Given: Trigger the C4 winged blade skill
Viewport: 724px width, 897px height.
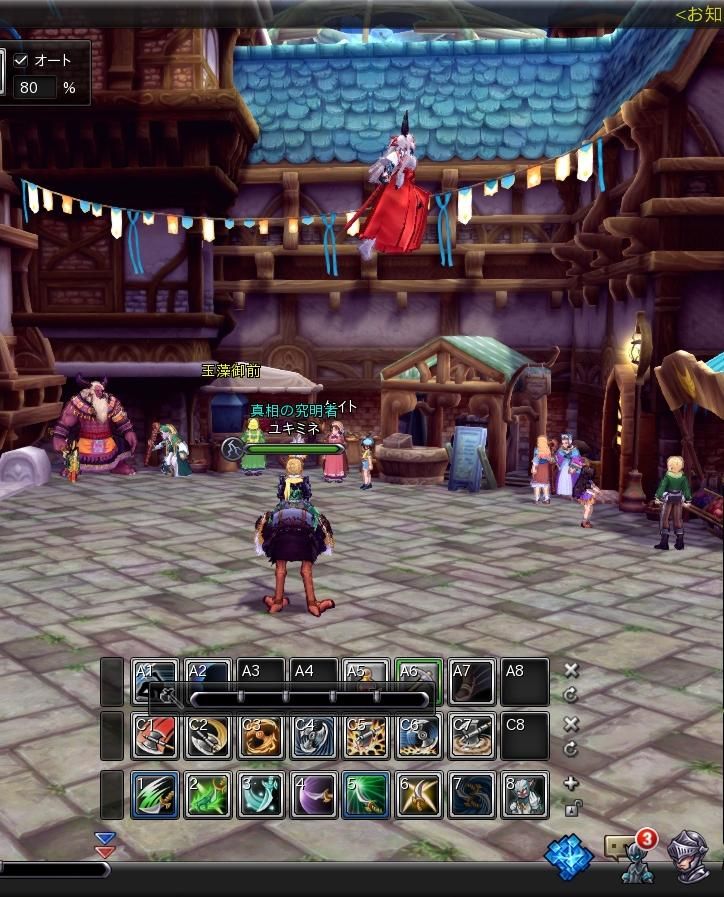Looking at the screenshot, I should pyautogui.click(x=314, y=737).
